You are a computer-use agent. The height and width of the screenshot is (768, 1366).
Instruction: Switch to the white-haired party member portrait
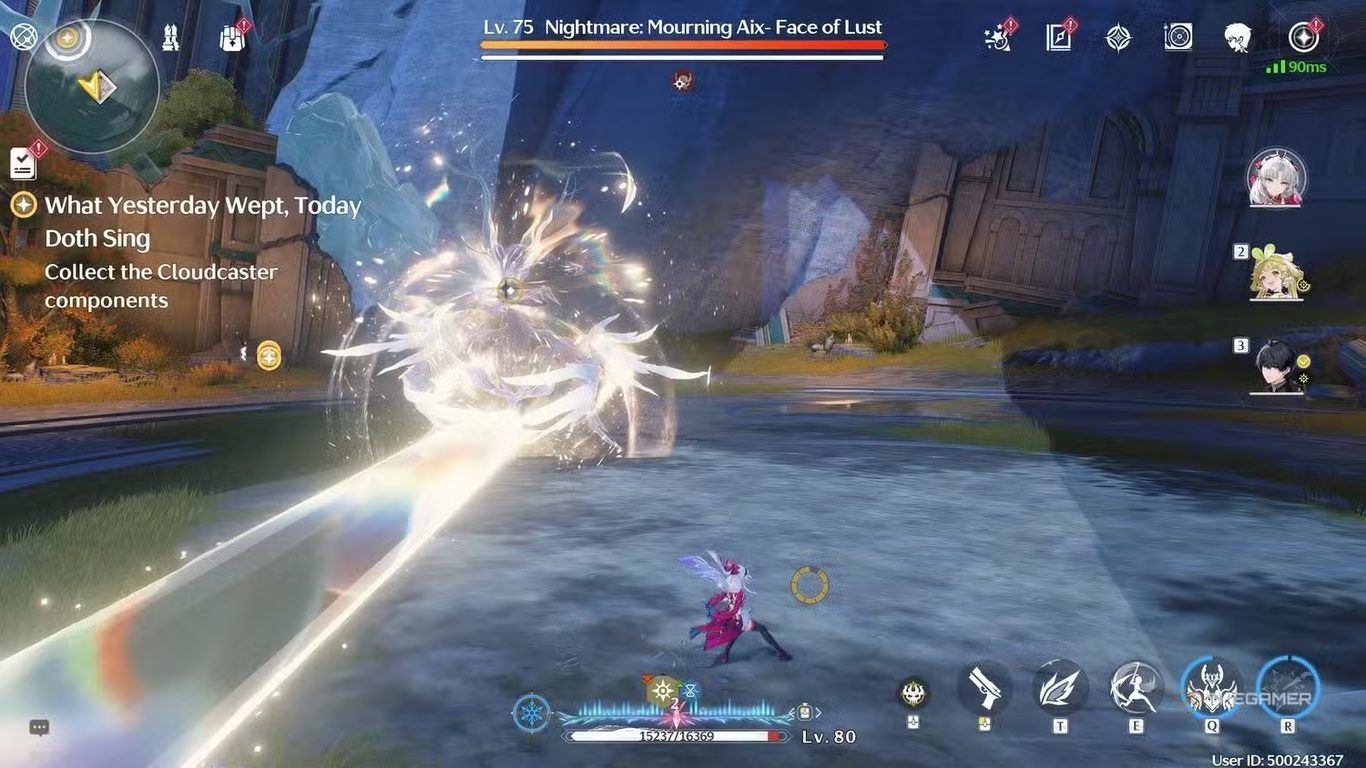point(1276,178)
